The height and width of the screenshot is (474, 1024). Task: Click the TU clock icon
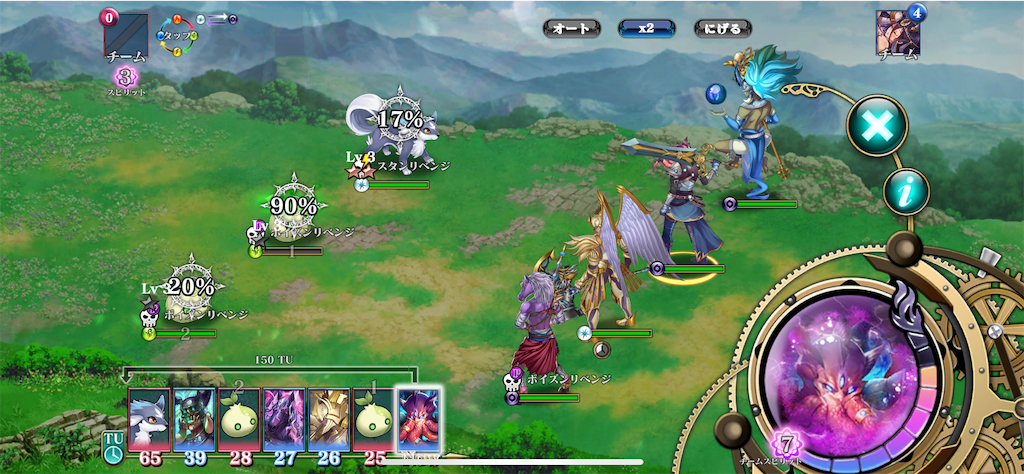click(x=113, y=447)
